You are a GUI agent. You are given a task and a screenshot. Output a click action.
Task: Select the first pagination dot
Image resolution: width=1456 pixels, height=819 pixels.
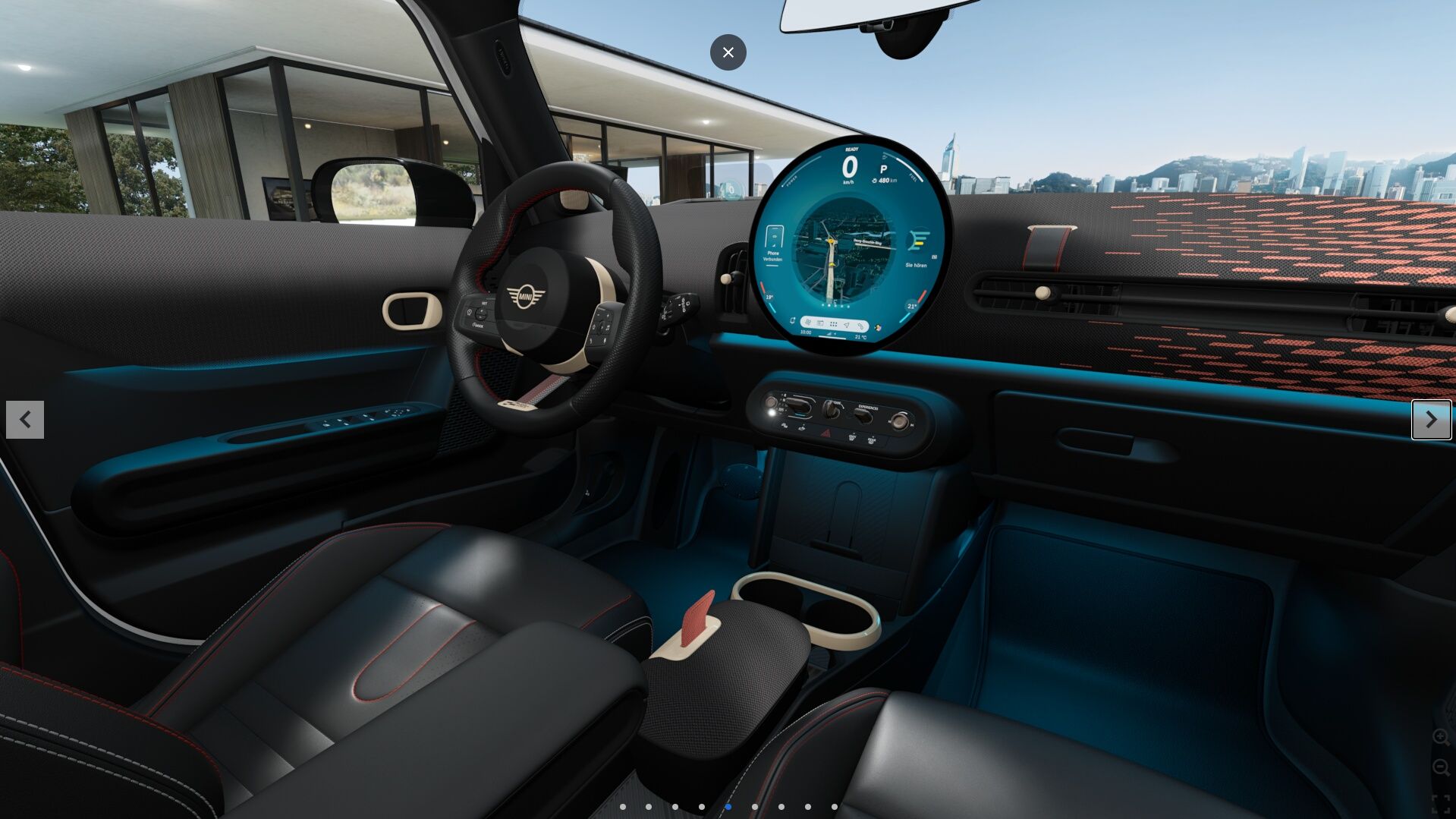click(623, 807)
